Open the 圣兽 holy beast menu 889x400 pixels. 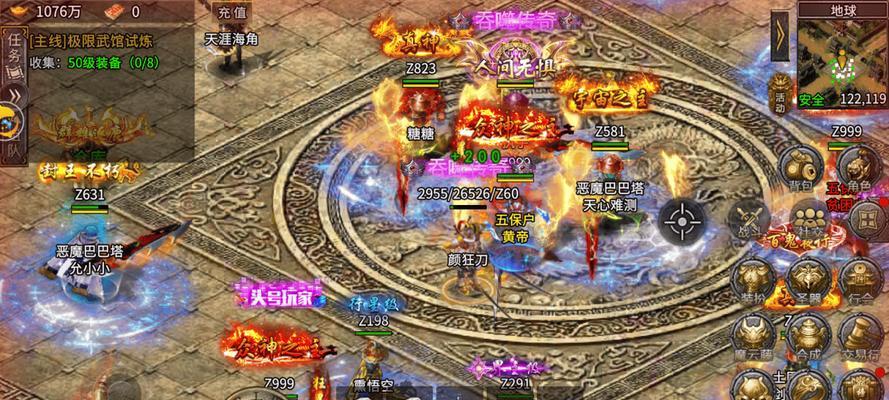coord(804,280)
